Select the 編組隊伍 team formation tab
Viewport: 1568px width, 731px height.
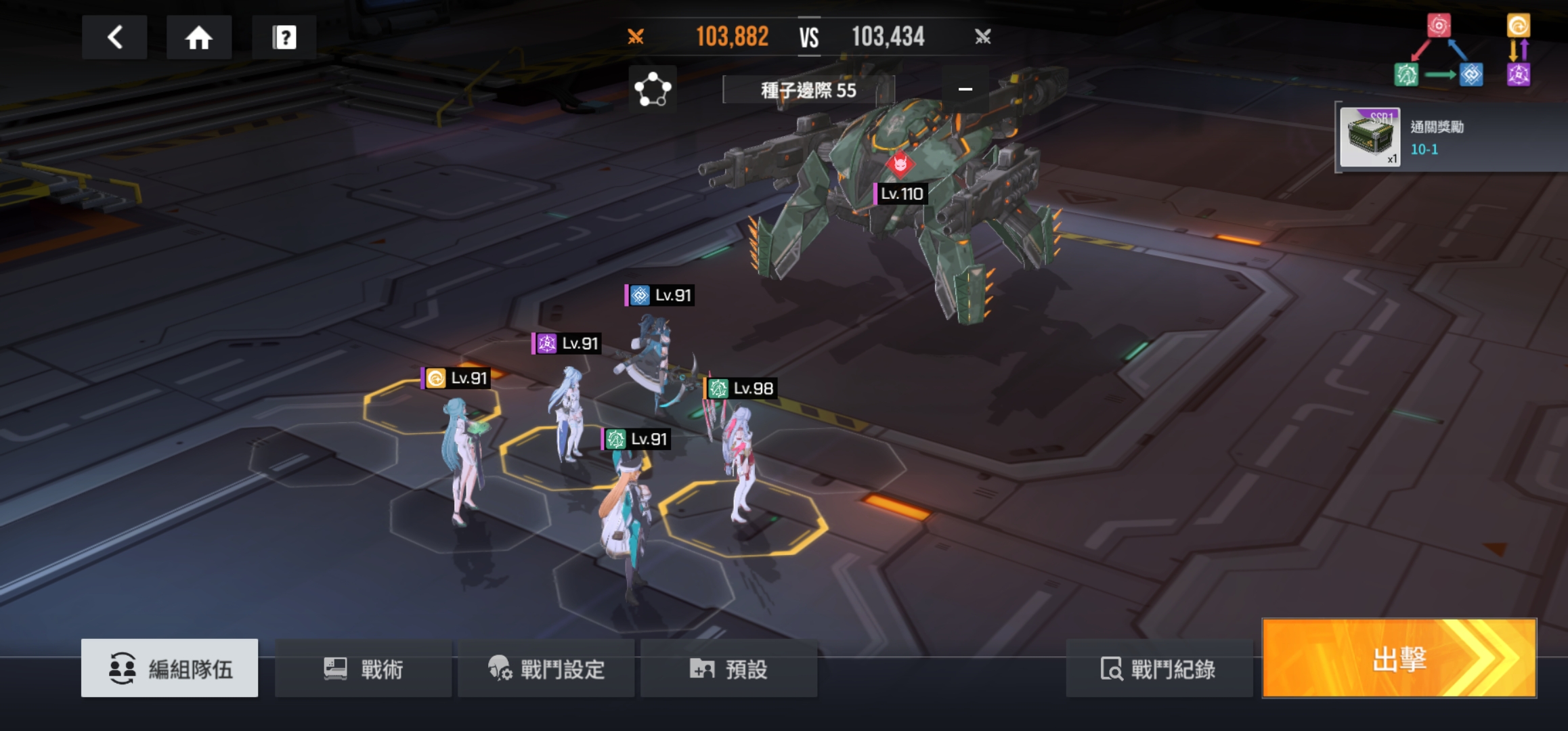click(x=169, y=669)
